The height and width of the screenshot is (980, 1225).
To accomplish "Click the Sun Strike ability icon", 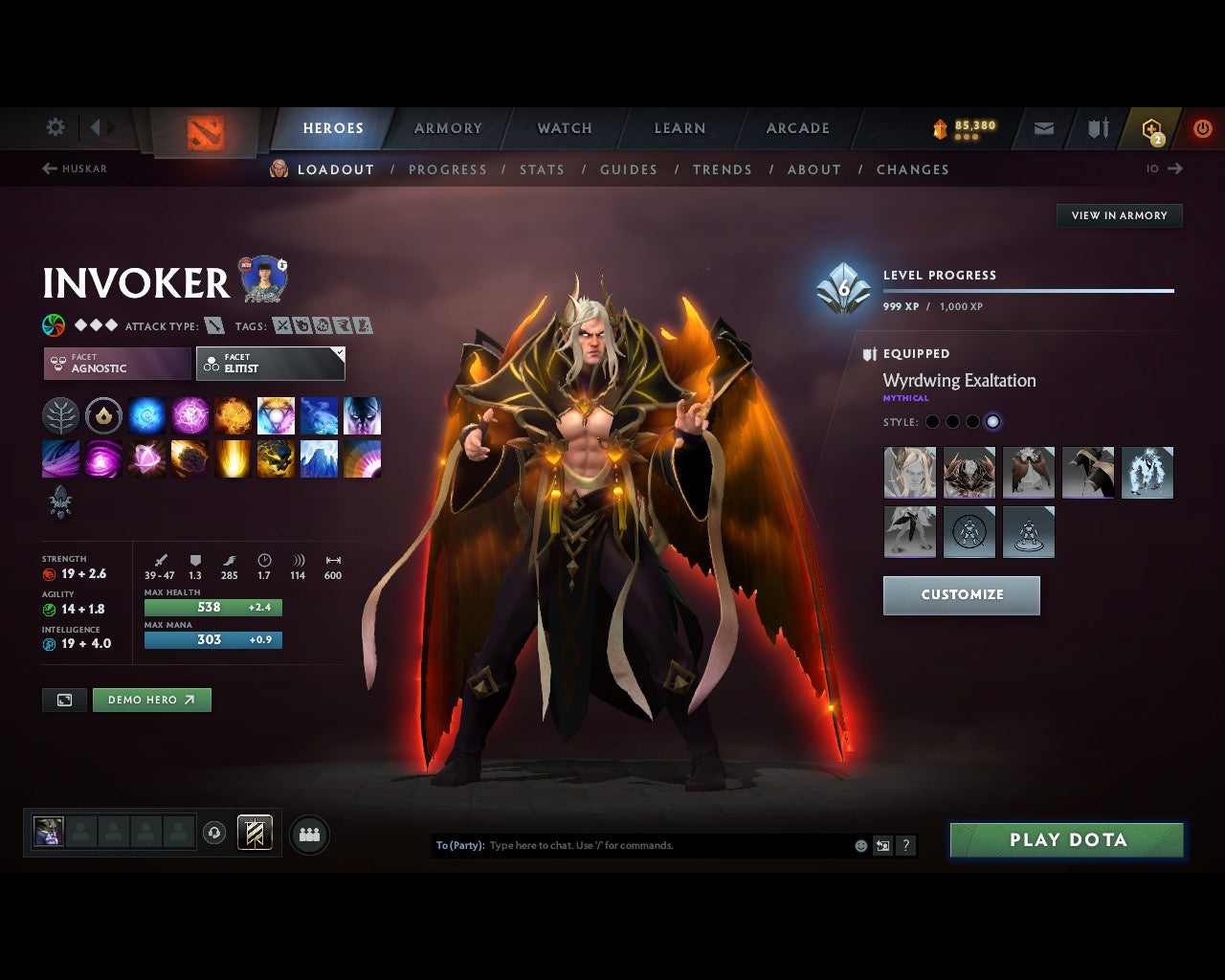I will (x=233, y=459).
